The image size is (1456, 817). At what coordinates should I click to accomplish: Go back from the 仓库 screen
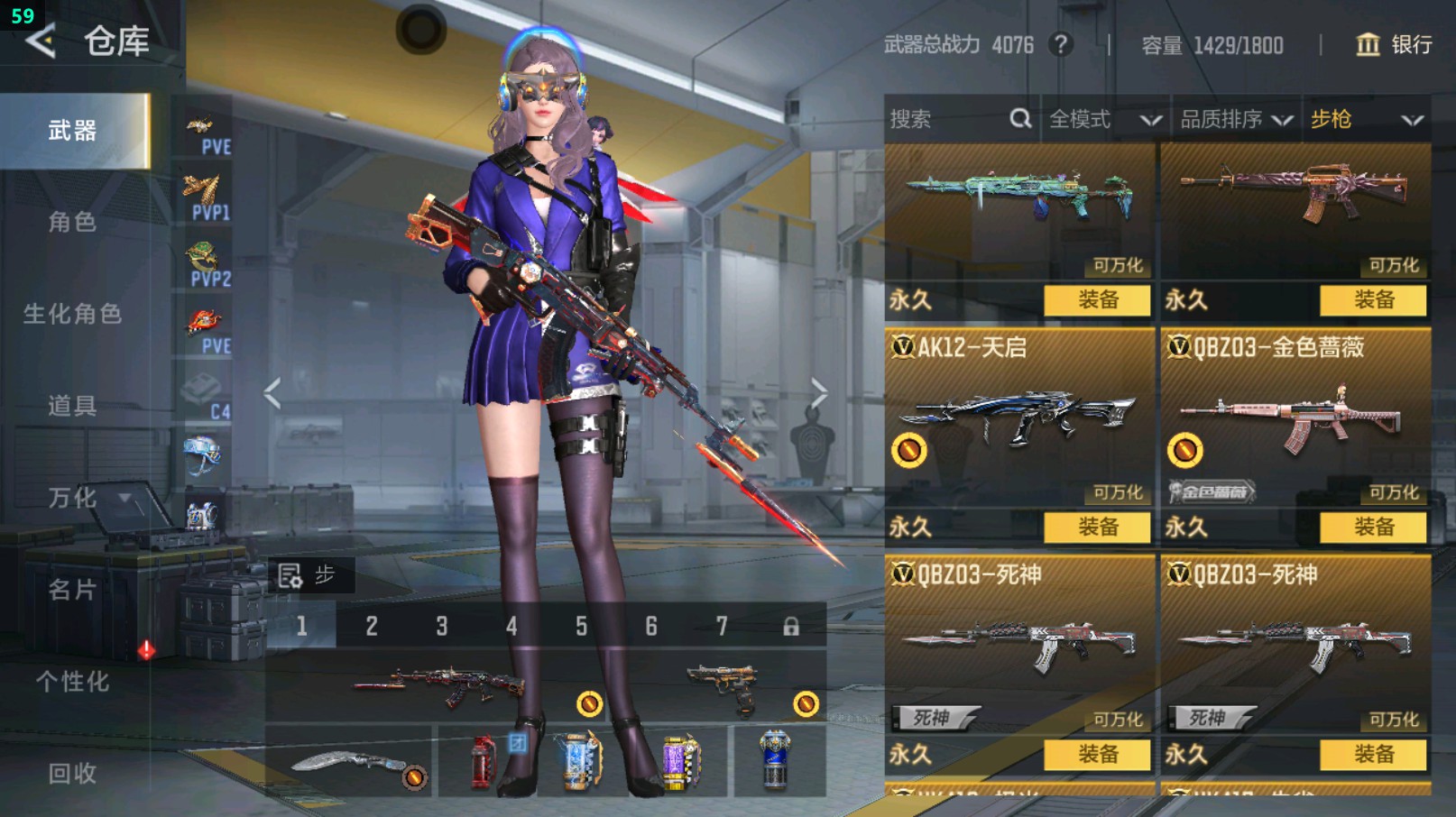click(41, 41)
